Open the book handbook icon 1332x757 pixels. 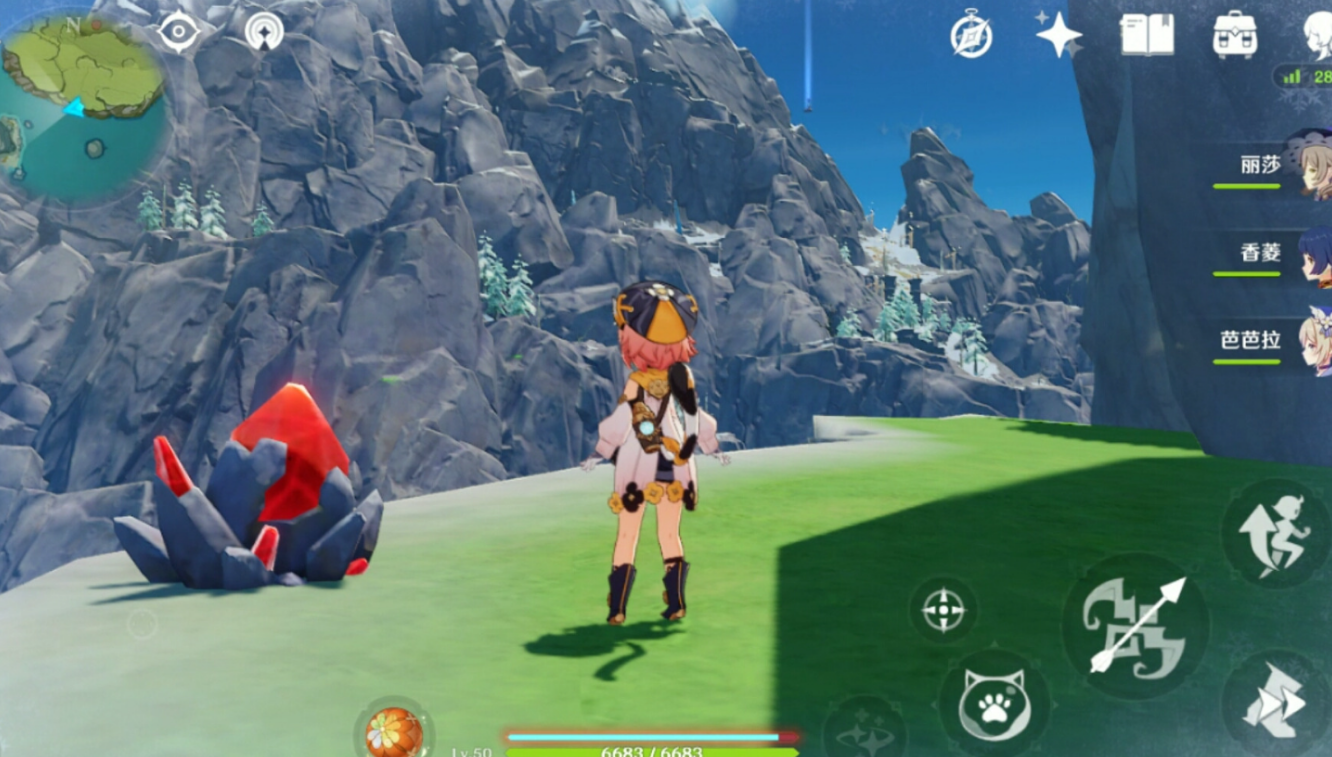[1146, 35]
